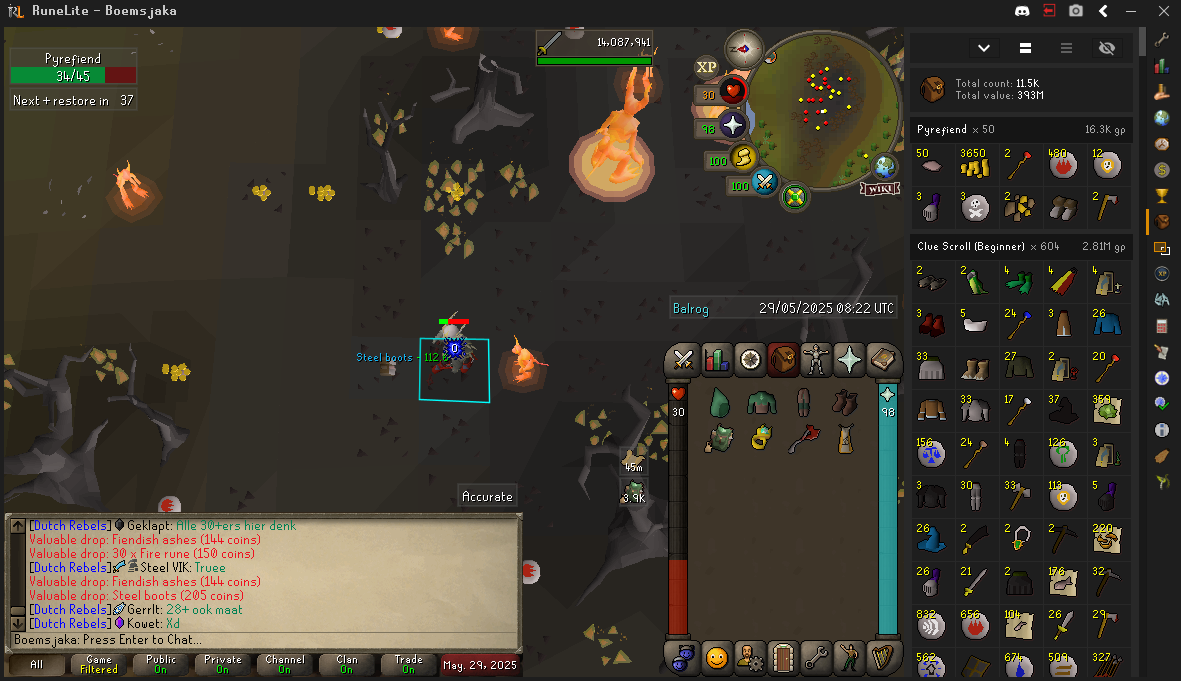Select the gold ring inventory slot
This screenshot has width=1181, height=681.
760,437
